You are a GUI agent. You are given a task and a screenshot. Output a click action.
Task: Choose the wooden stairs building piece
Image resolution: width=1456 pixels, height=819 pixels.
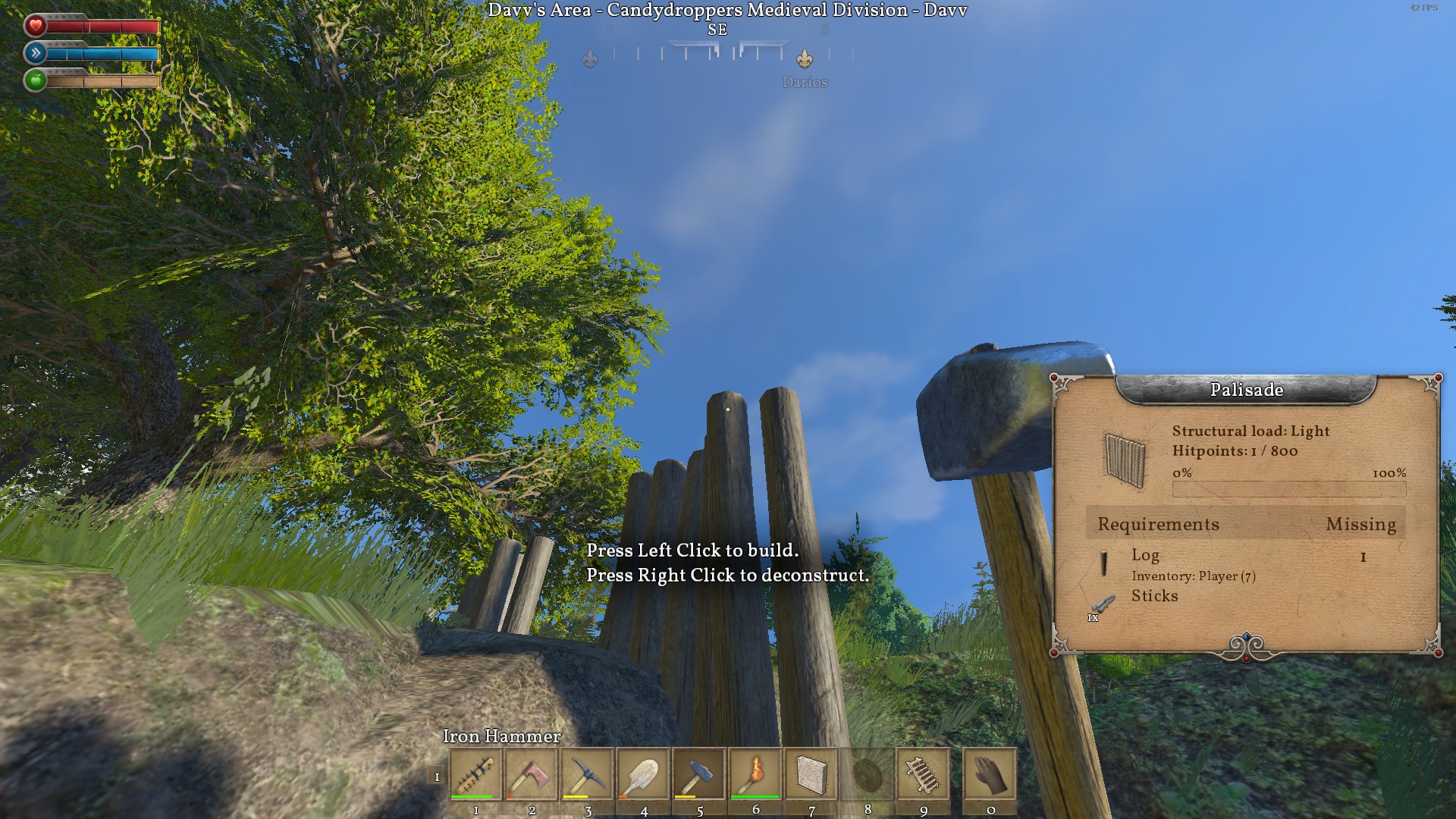[923, 774]
